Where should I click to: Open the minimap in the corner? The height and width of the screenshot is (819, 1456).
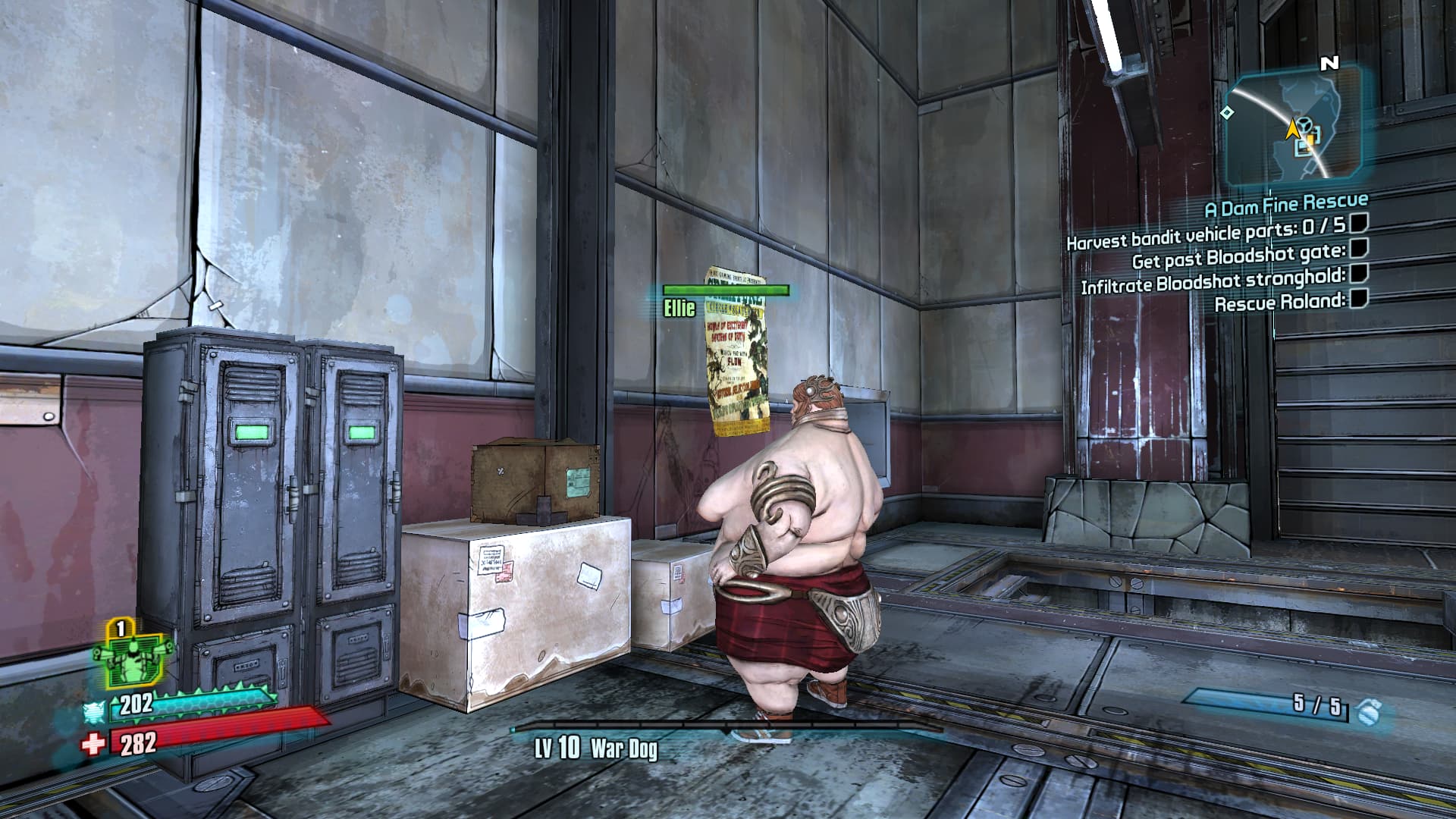[x=1294, y=126]
